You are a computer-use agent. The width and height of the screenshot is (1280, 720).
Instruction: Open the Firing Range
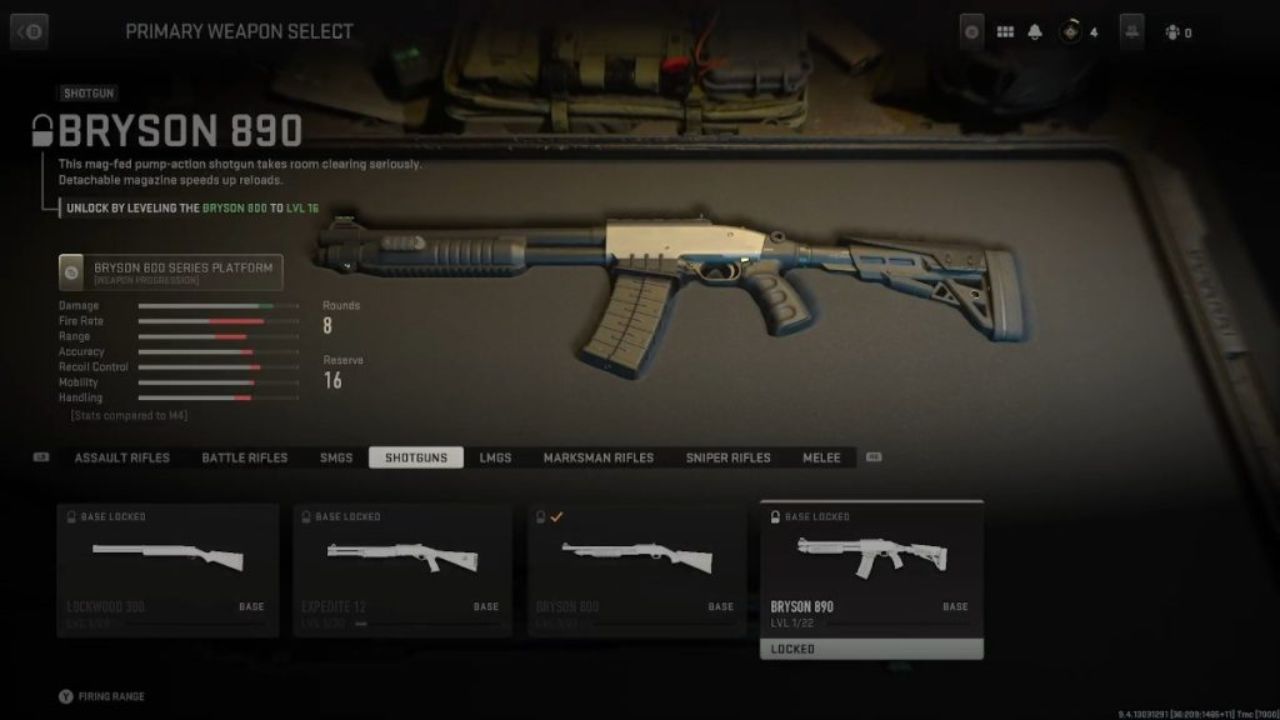(x=100, y=695)
